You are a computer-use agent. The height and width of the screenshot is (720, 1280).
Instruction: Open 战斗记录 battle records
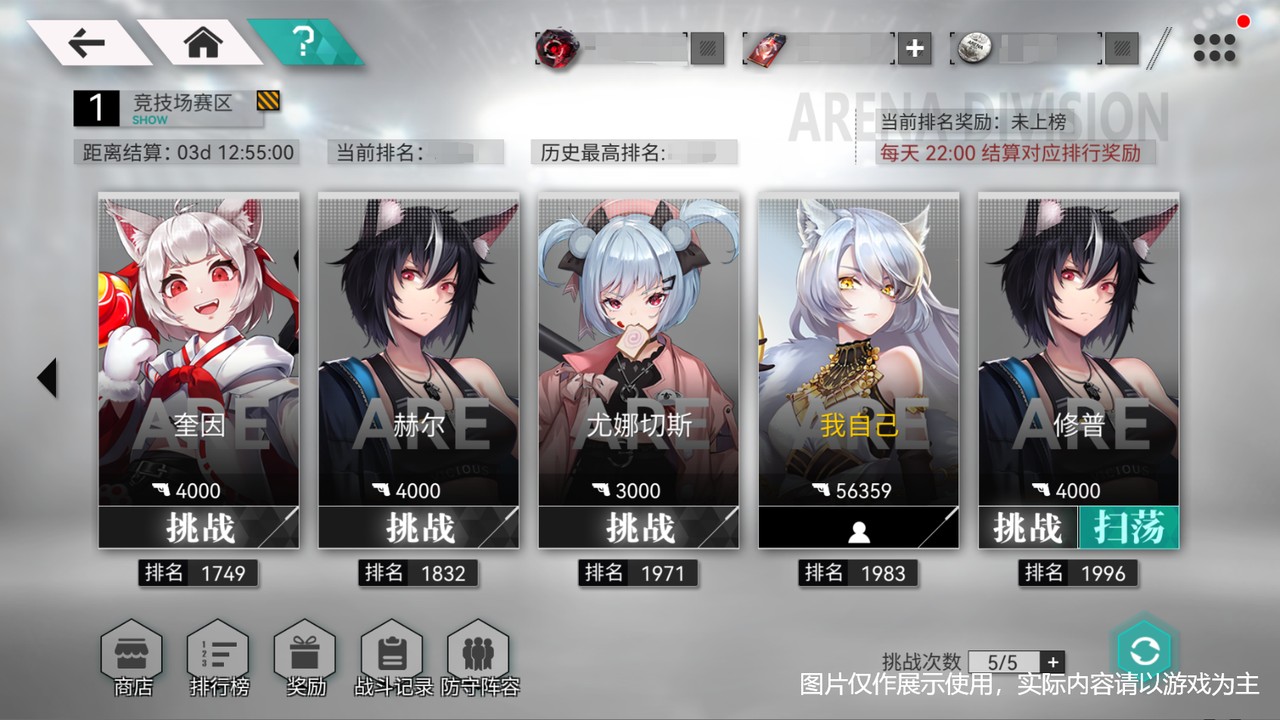click(x=392, y=657)
